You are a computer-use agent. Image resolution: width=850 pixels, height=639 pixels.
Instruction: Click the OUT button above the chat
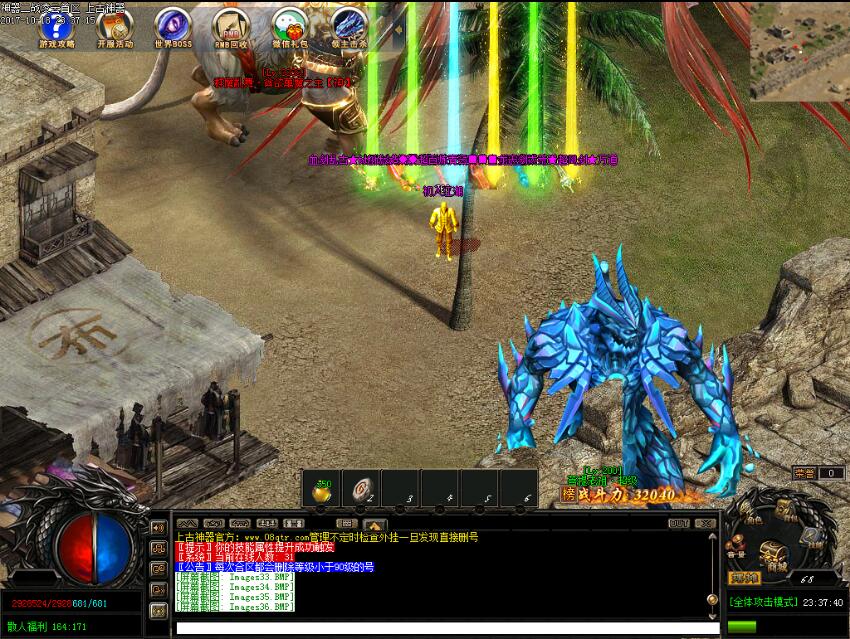point(679,523)
